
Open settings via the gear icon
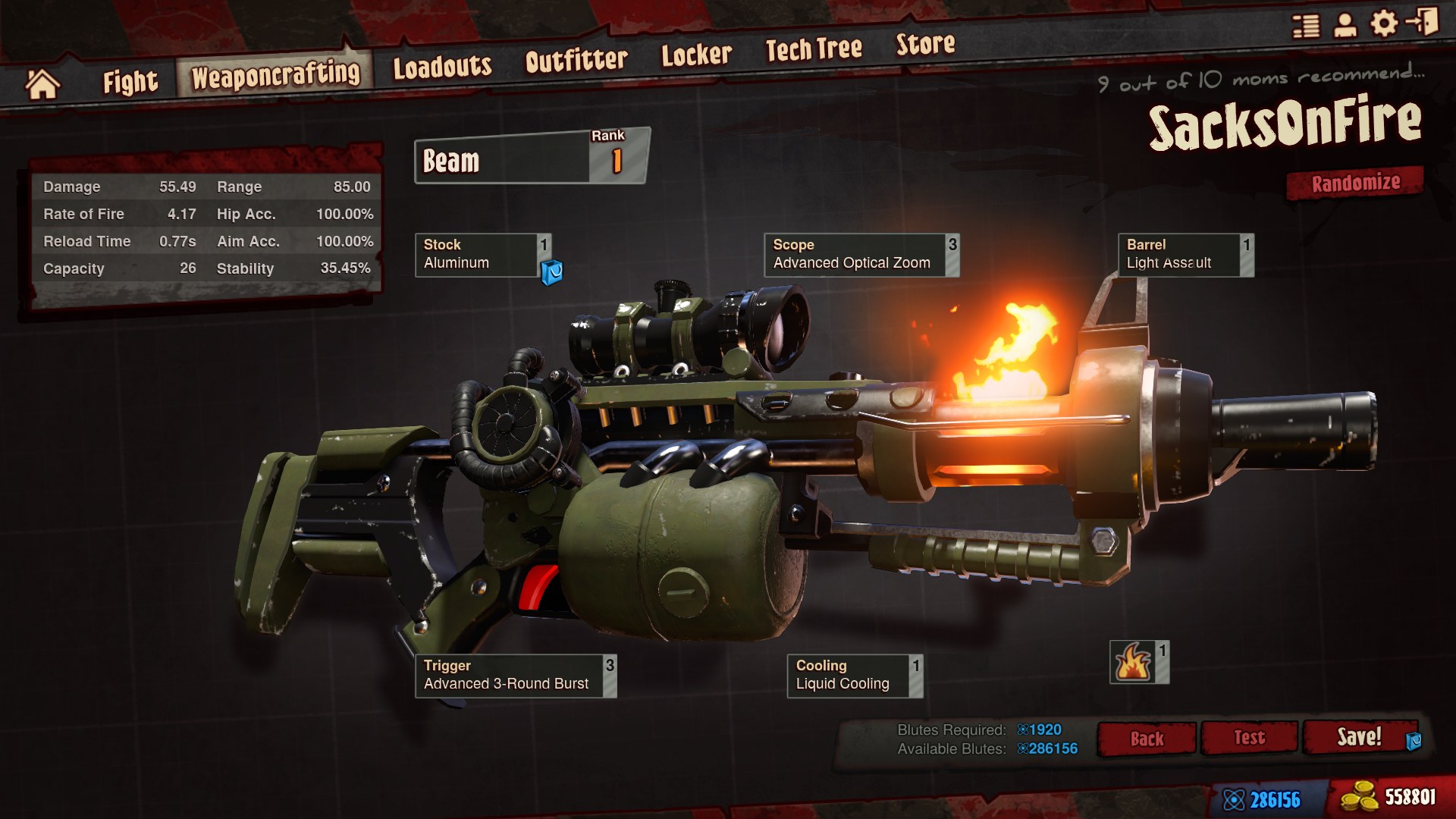[x=1385, y=23]
